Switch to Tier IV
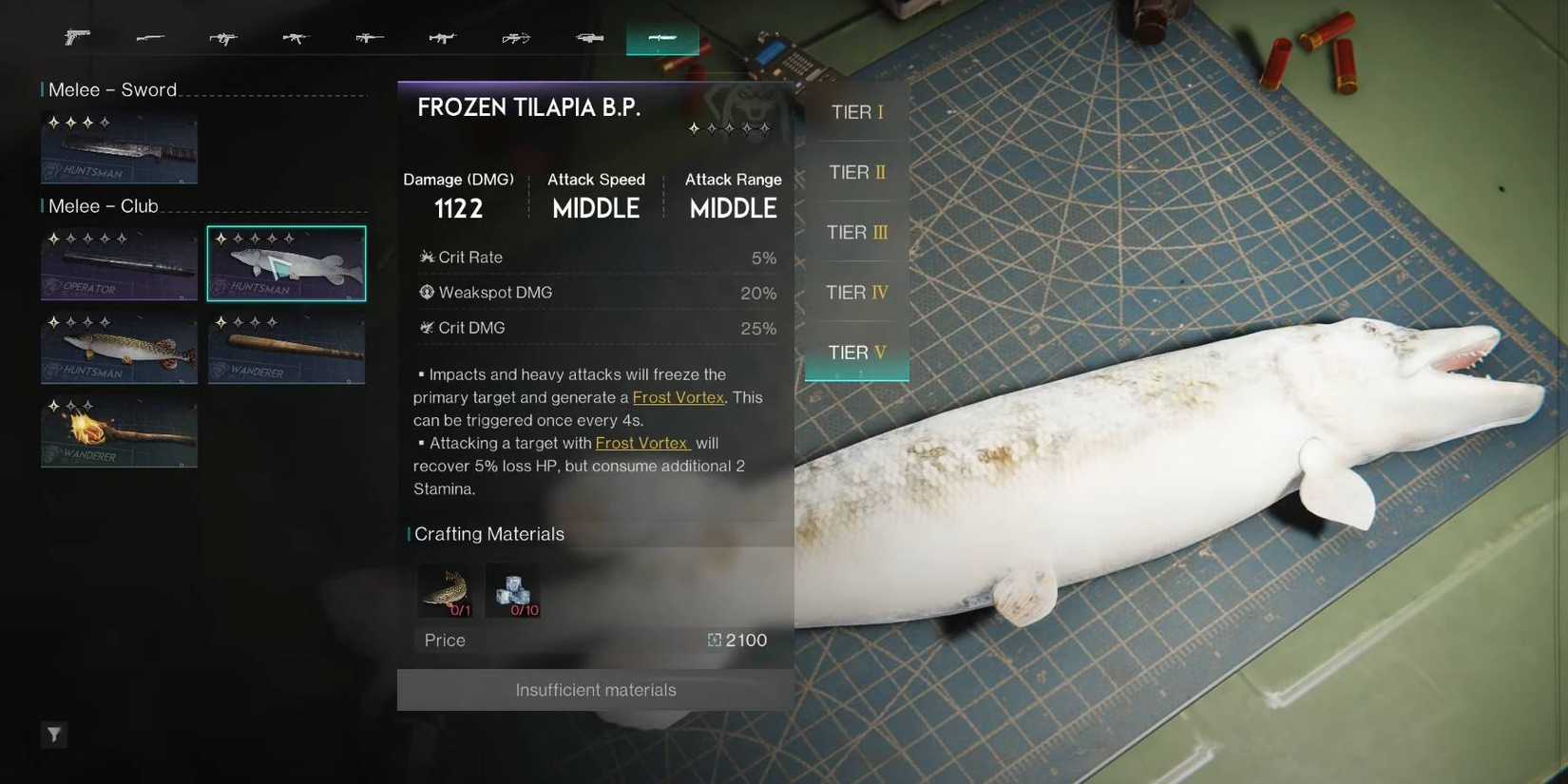This screenshot has width=1568, height=784. pyautogui.click(x=856, y=293)
